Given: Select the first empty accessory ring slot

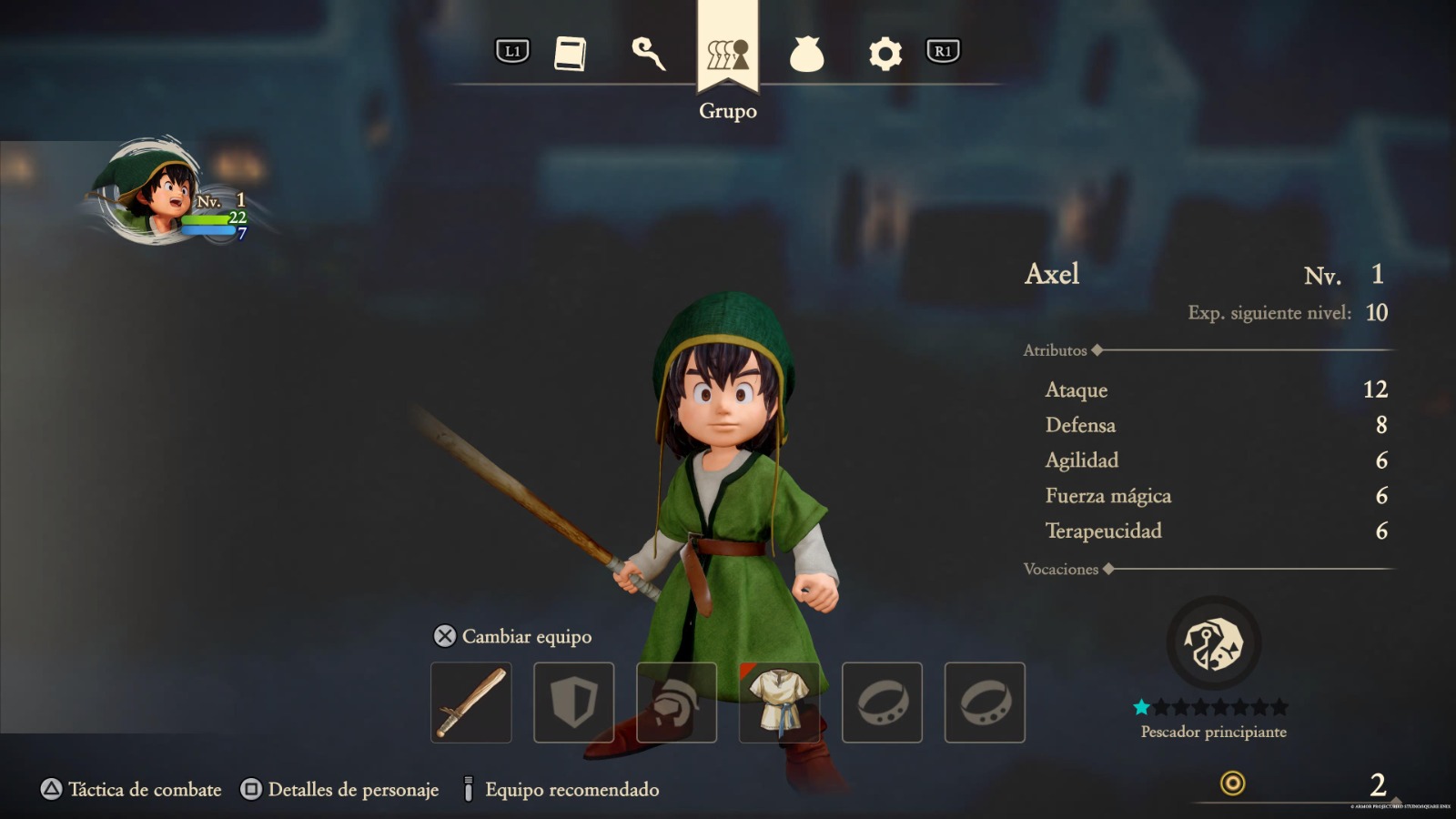Looking at the screenshot, I should point(882,703).
